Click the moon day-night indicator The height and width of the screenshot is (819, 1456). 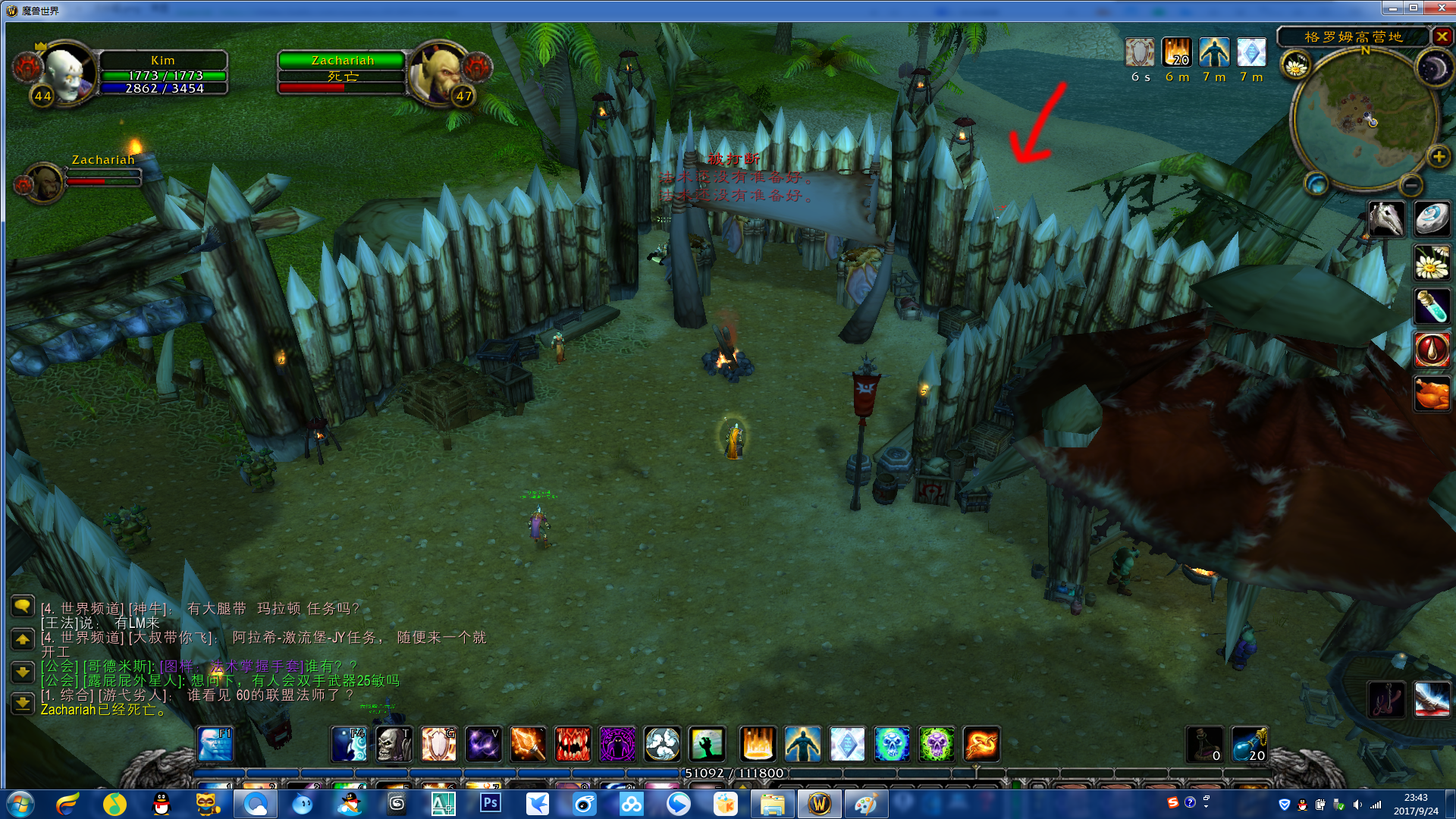(1432, 69)
